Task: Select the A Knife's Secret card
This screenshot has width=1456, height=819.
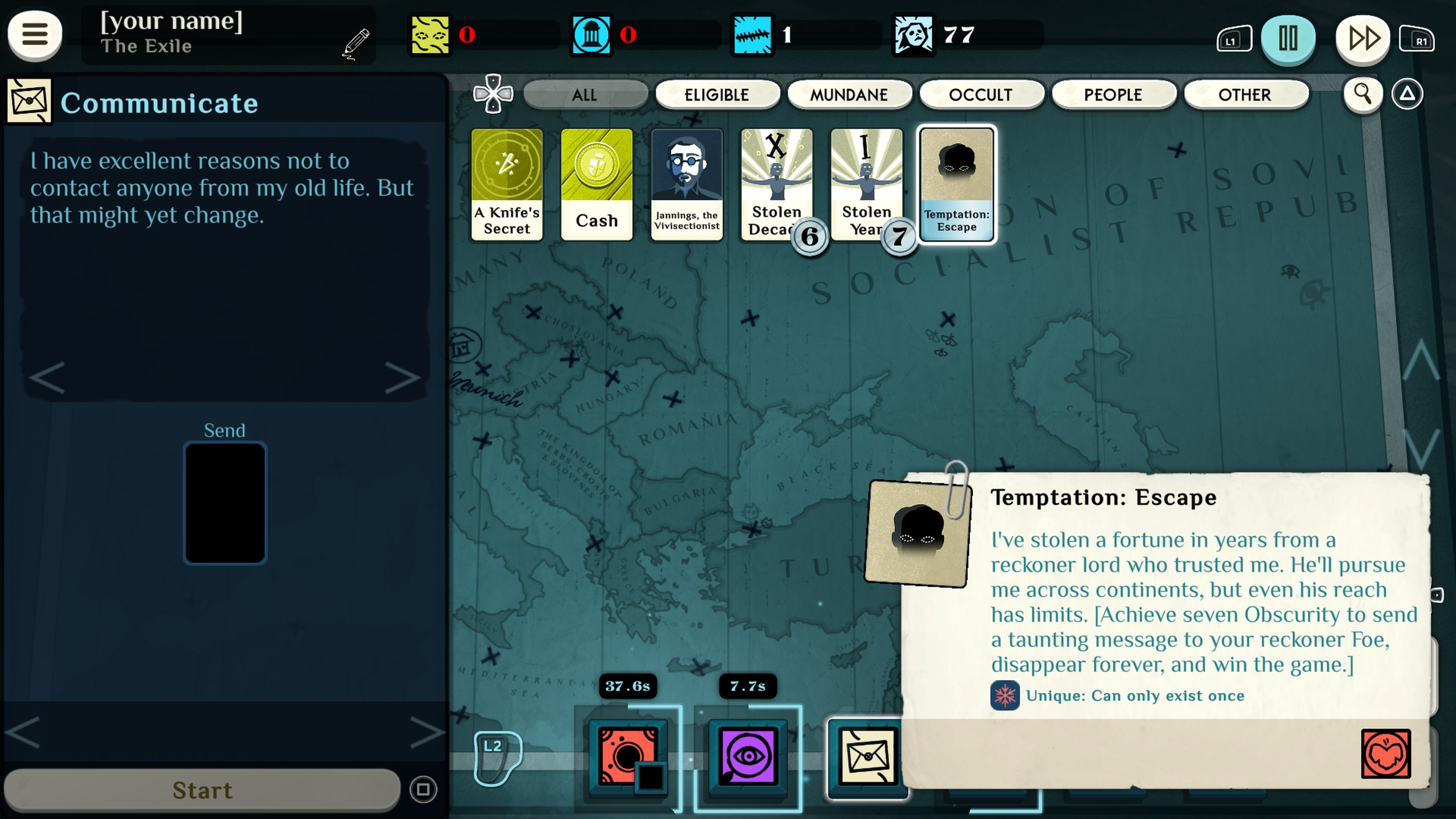Action: [507, 184]
